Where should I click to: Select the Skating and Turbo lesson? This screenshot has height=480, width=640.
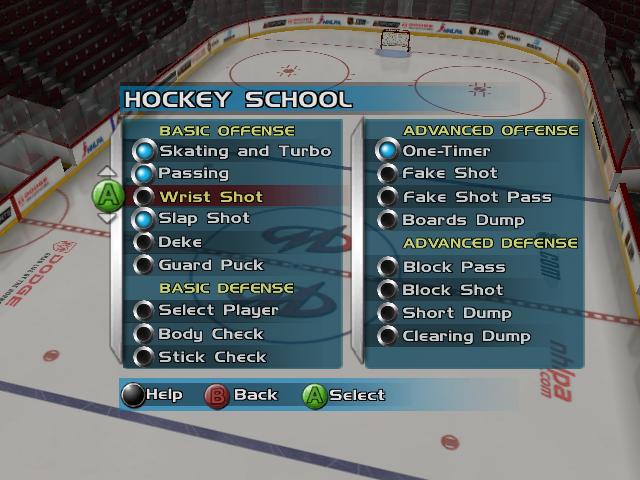pos(244,151)
